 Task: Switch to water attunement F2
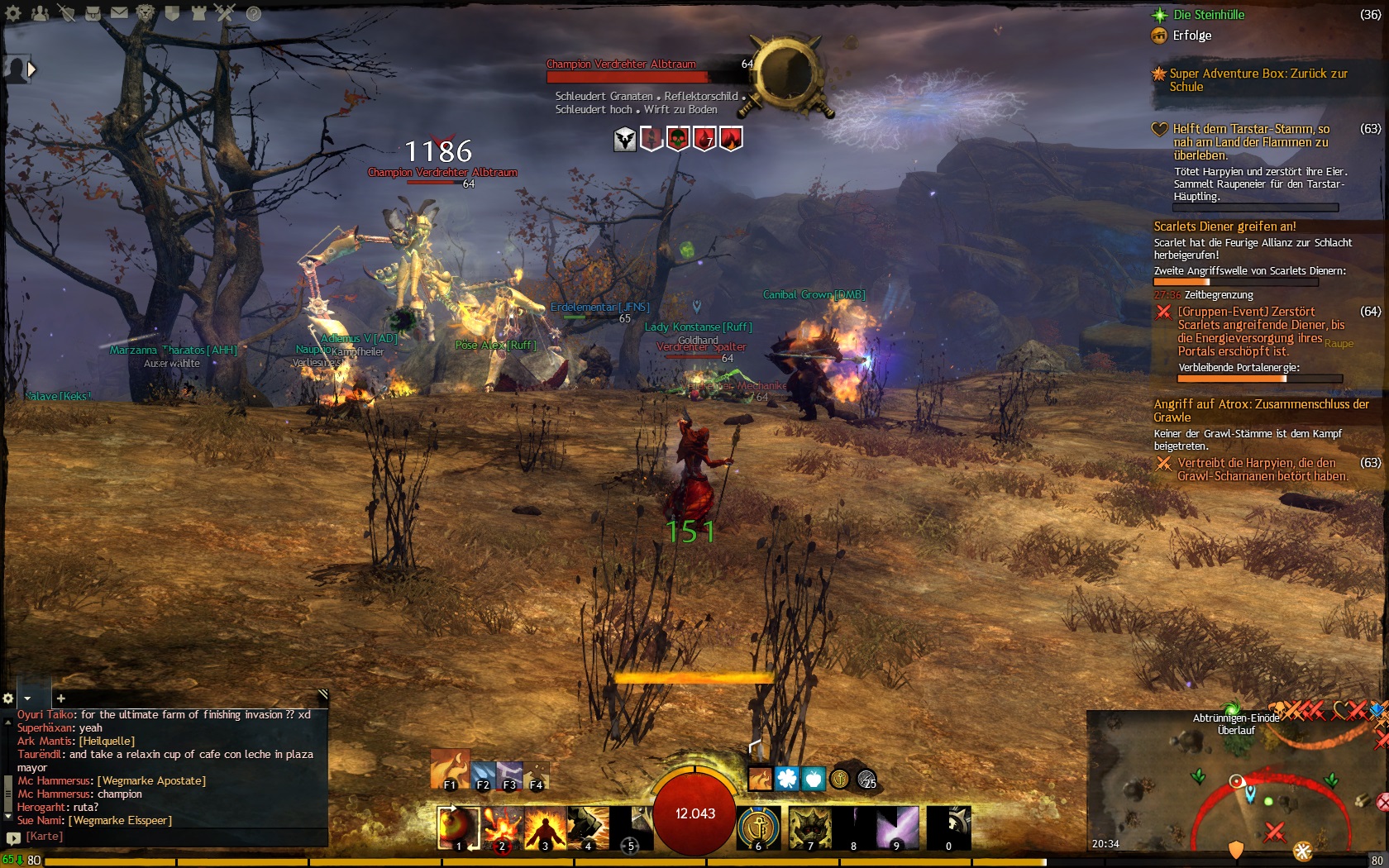tap(484, 775)
